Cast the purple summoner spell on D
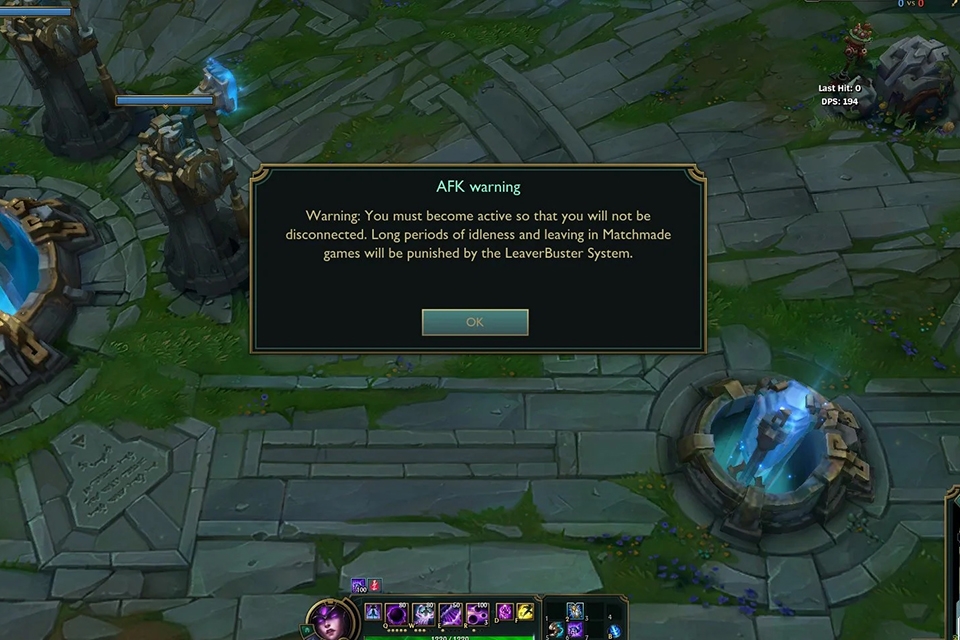 tap(505, 611)
